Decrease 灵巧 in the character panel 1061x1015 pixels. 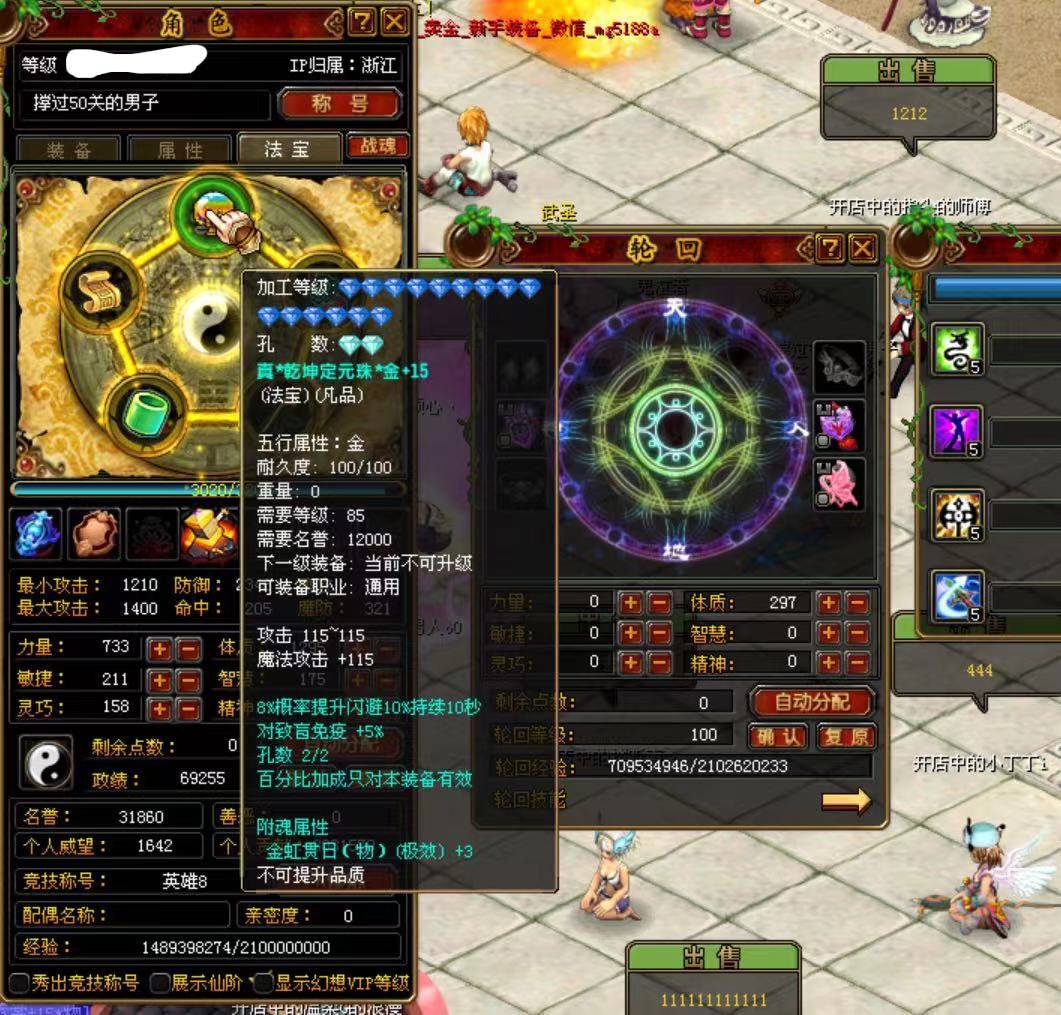coord(188,708)
